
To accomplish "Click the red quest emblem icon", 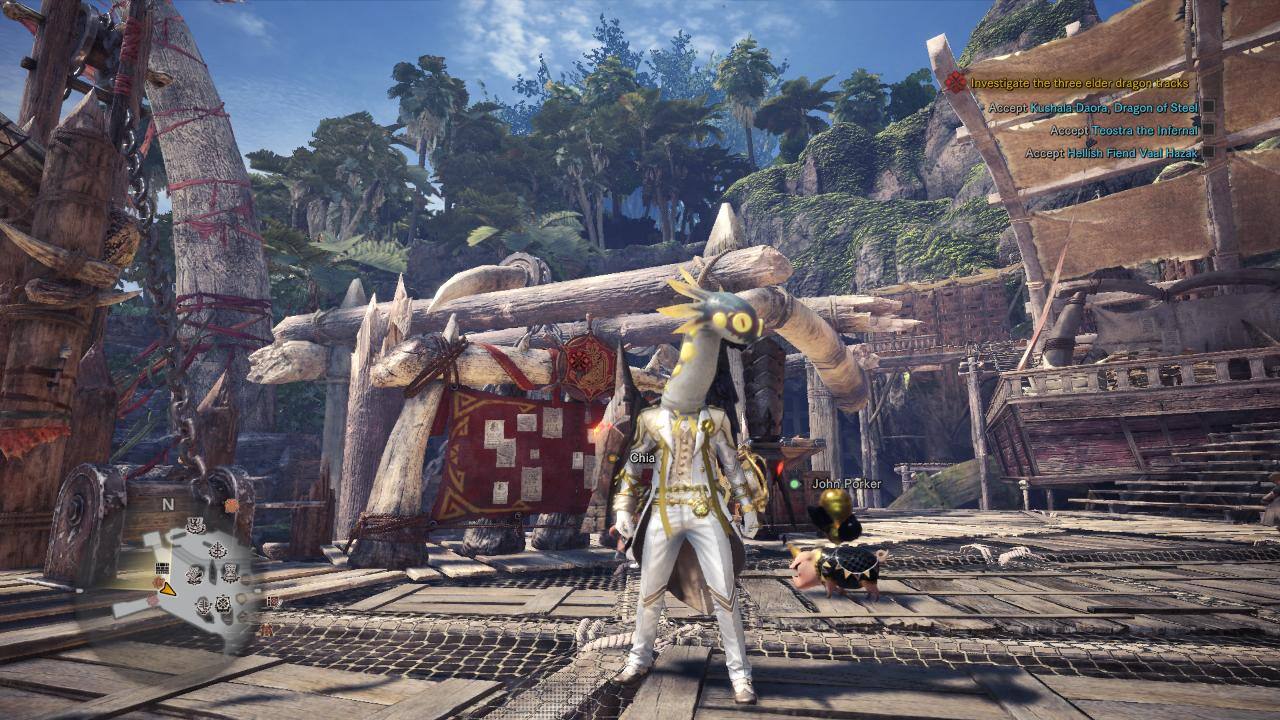I will tap(955, 83).
